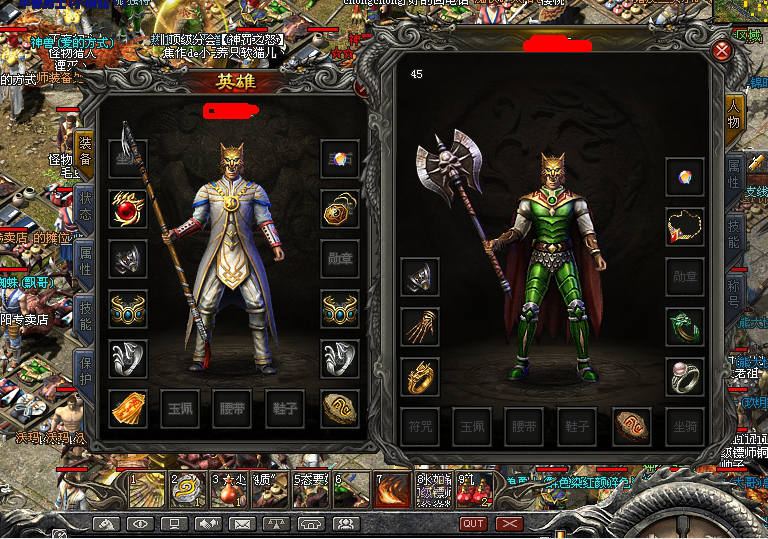Open the mail envelope button
The height and width of the screenshot is (539, 768).
[242, 524]
